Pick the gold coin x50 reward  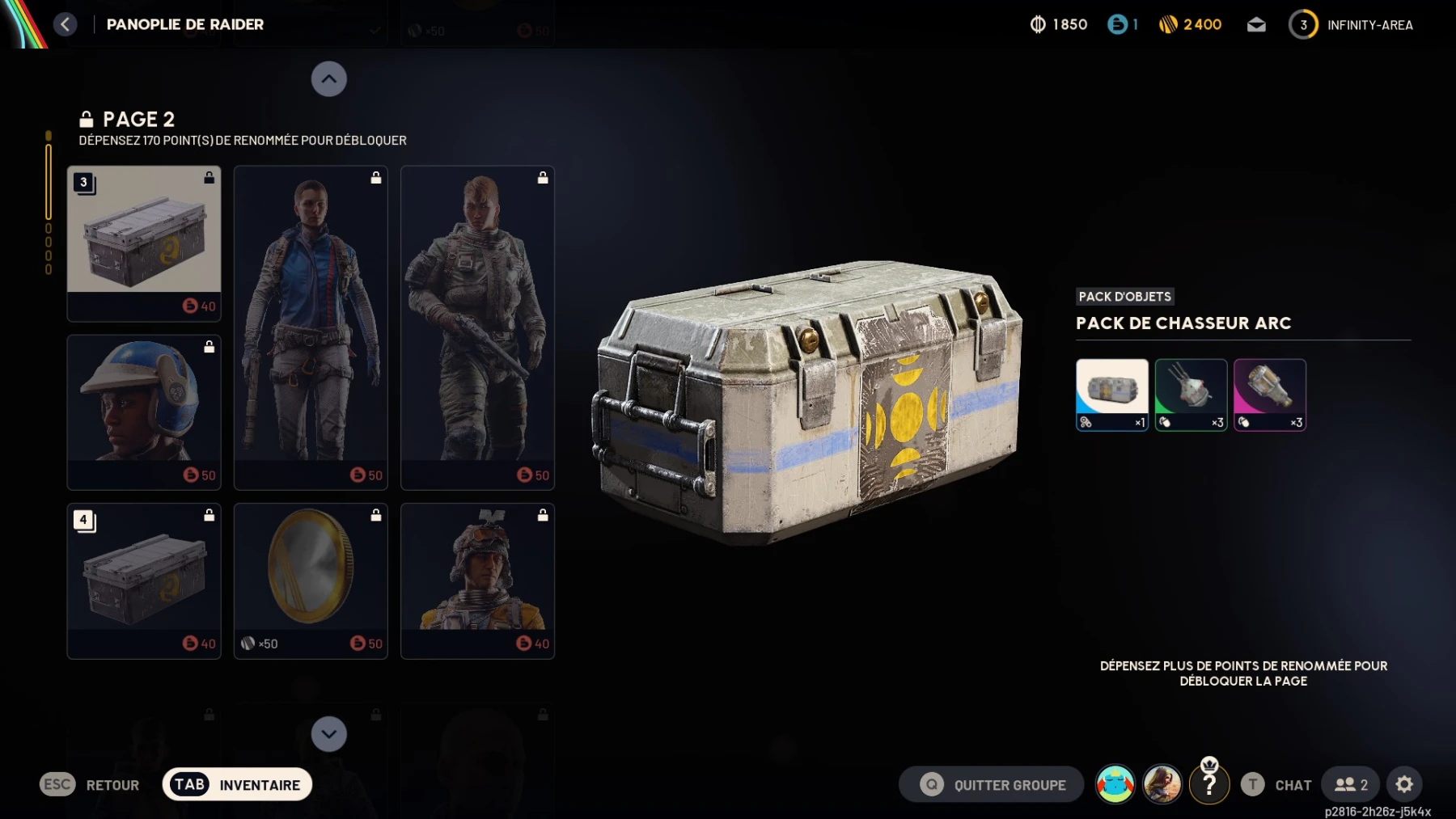point(311,580)
